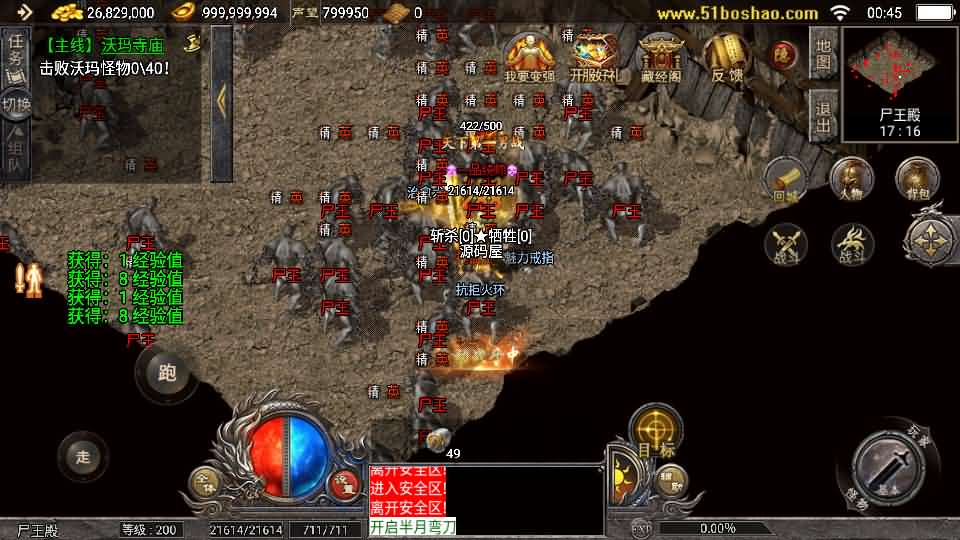Tap the 走 walk button

(x=83, y=457)
